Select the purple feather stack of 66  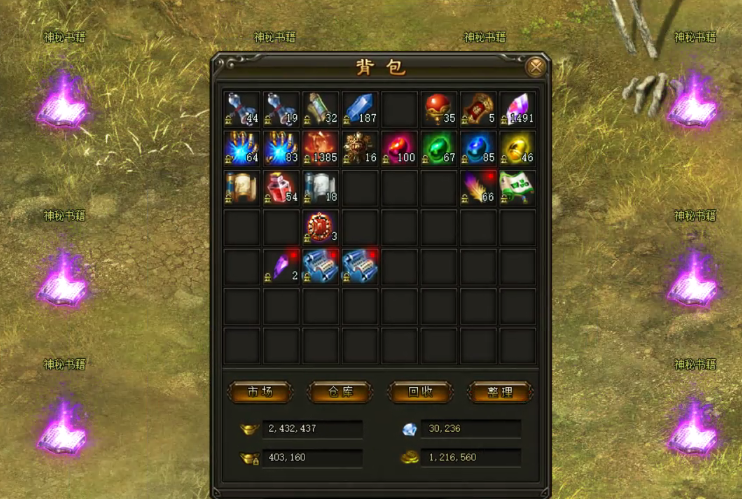[x=478, y=187]
